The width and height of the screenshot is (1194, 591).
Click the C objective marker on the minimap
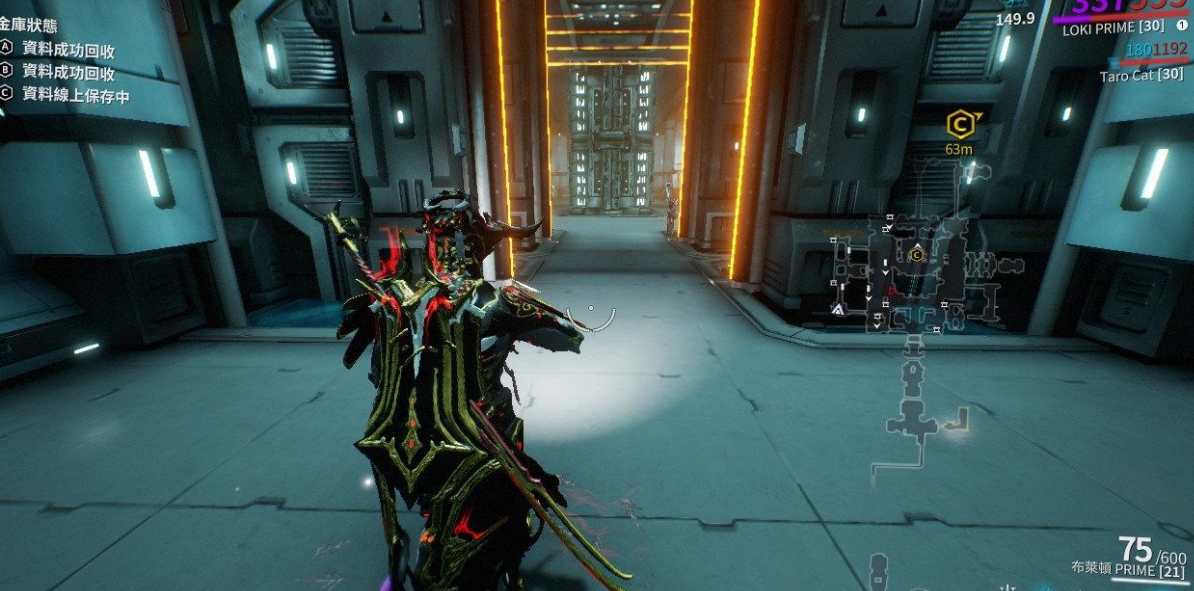917,255
